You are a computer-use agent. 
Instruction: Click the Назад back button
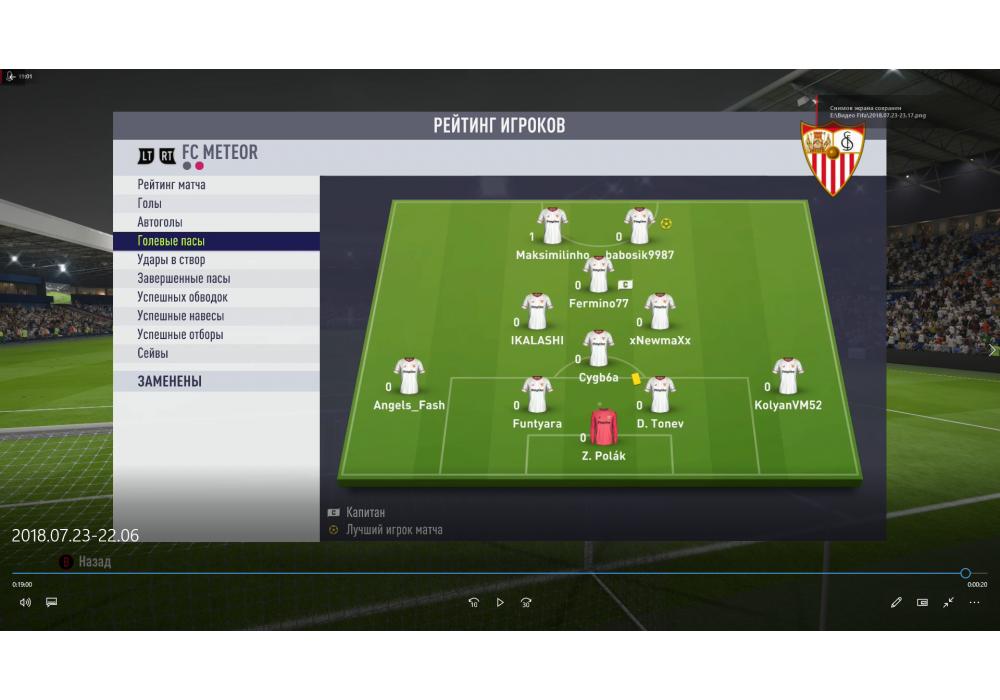coord(94,562)
